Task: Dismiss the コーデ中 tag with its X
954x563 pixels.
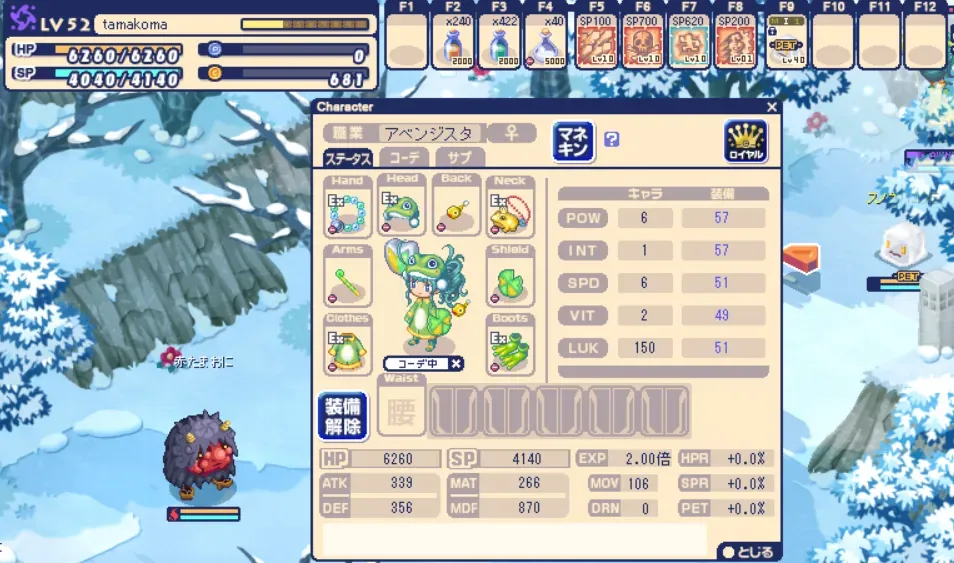Action: [456, 363]
